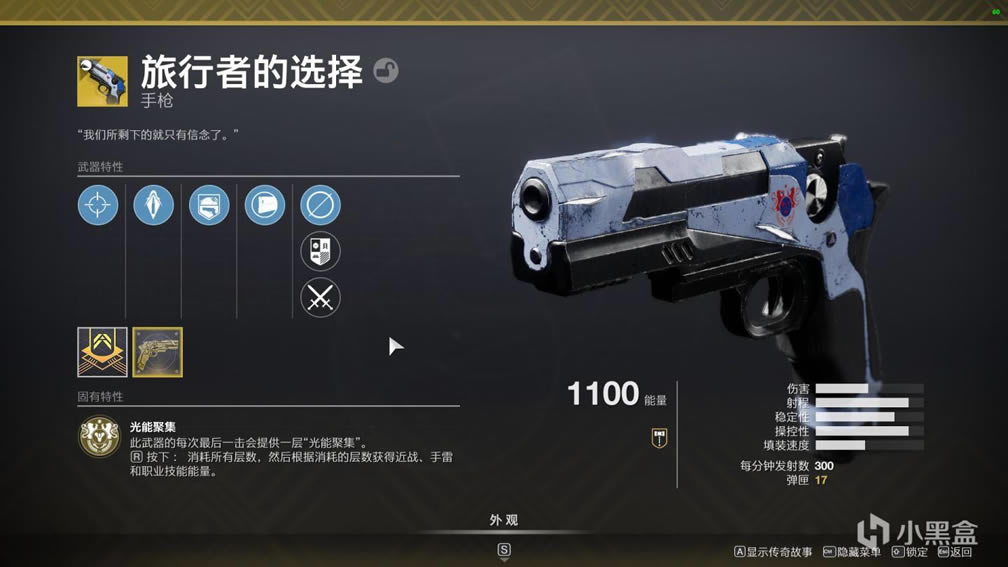The image size is (1008, 567).
Task: Open the chevron-emblem masterwork slot
Action: [102, 352]
